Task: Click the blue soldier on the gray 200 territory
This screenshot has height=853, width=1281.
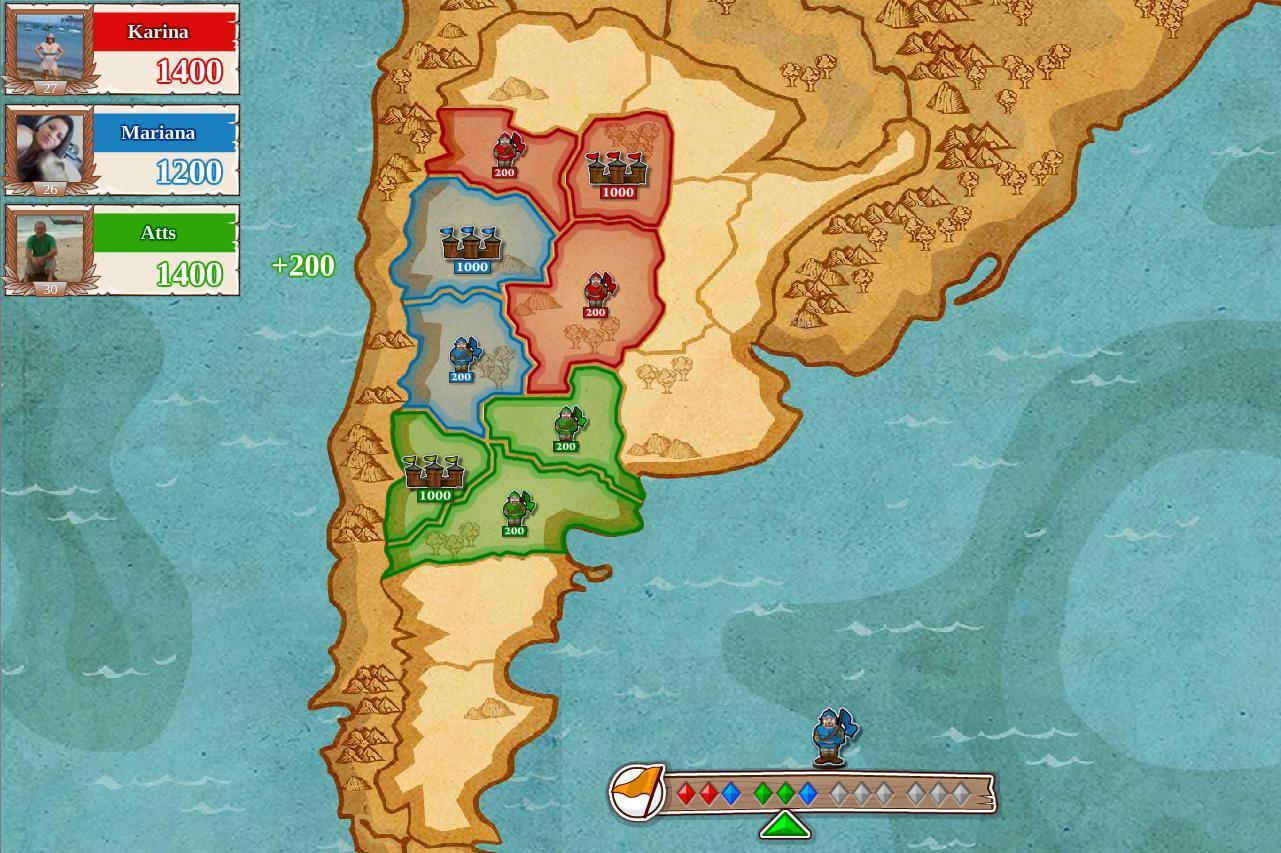Action: tap(461, 356)
